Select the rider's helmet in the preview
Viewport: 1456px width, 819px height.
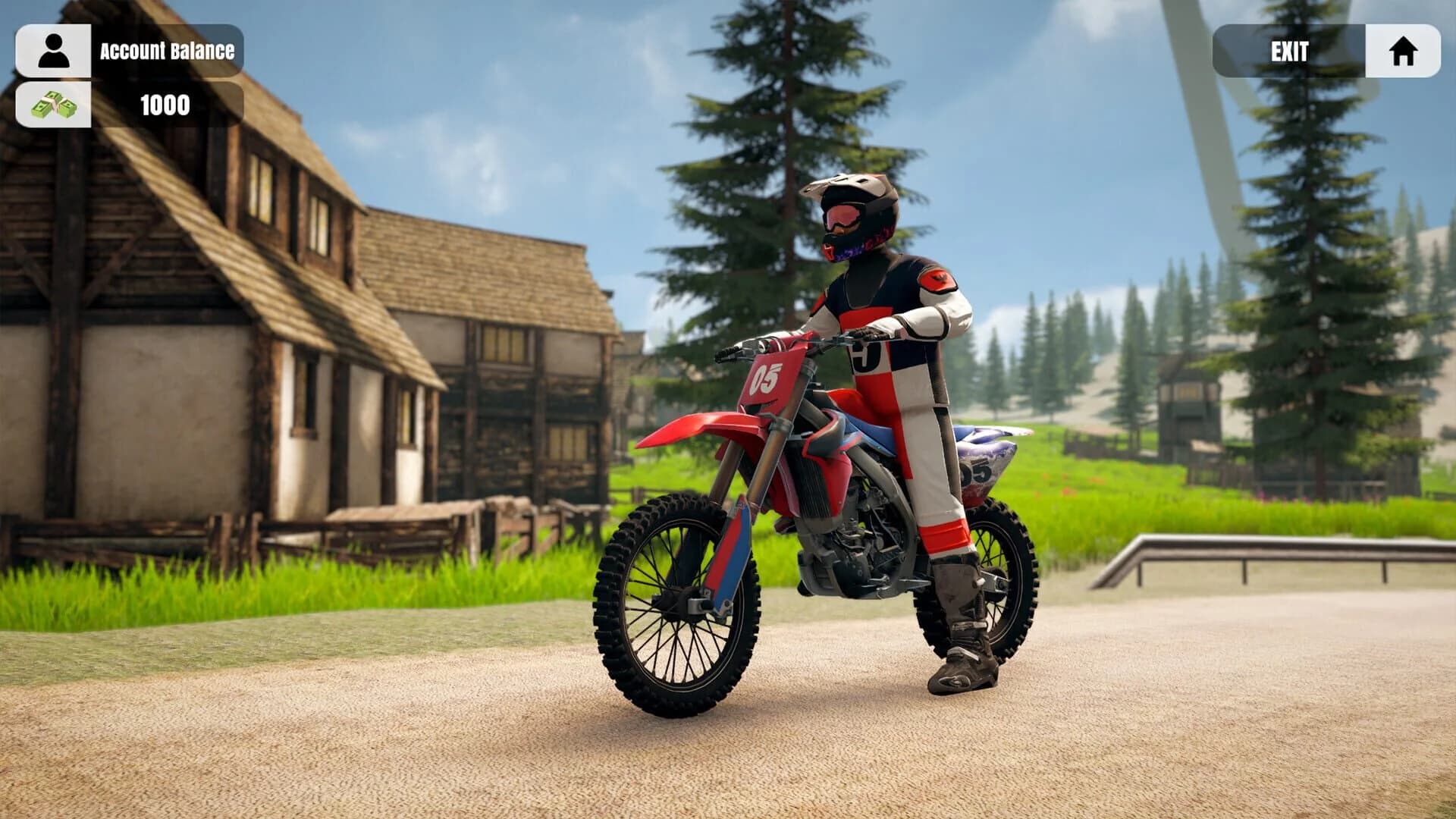(x=853, y=212)
